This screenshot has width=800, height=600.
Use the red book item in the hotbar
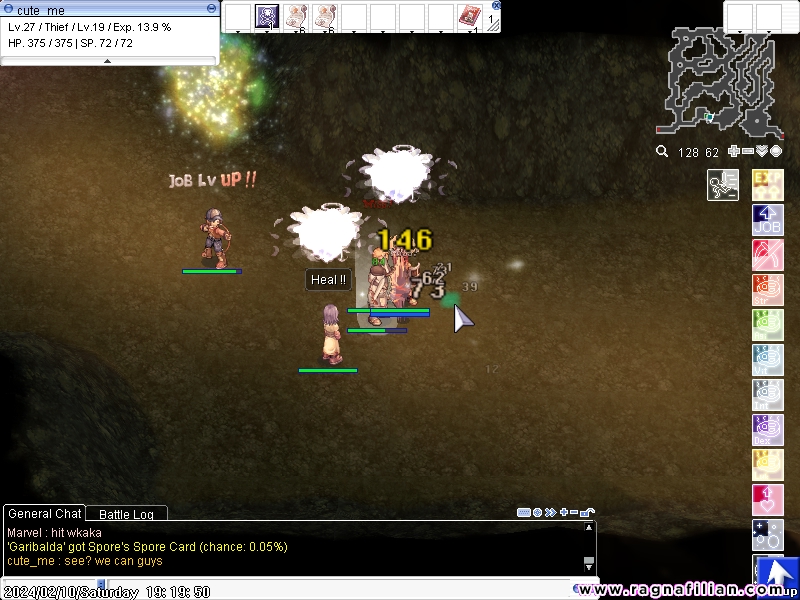(x=469, y=16)
